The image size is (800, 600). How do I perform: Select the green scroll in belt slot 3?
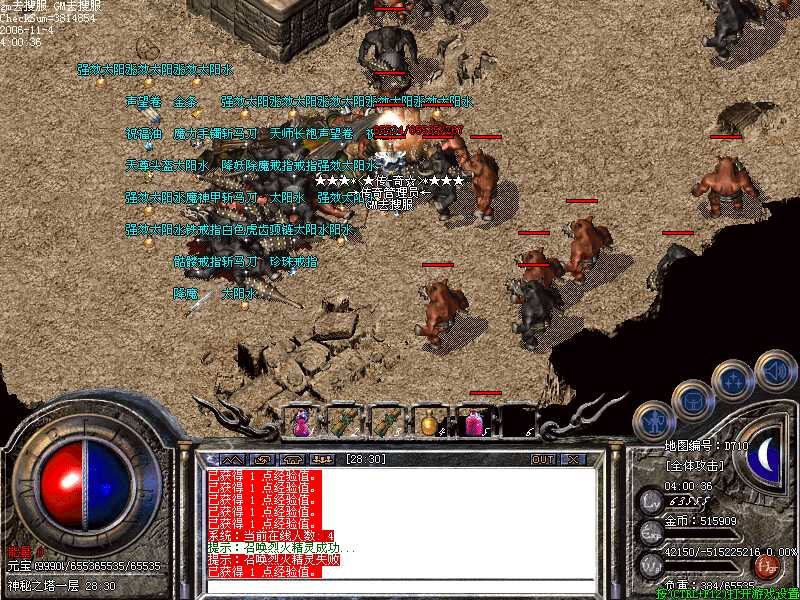(386, 423)
